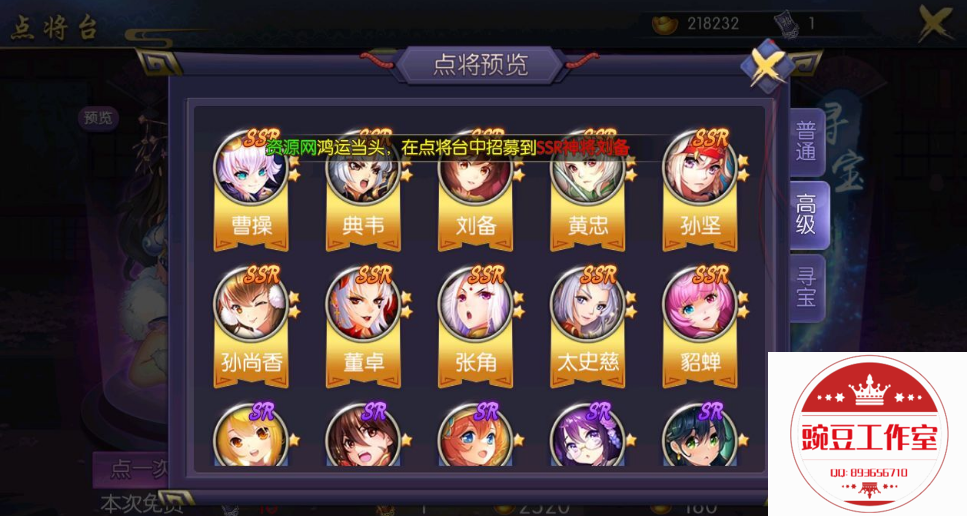This screenshot has height=516, width=967.
Task: Close the 点将预览 popup
Action: (766, 68)
